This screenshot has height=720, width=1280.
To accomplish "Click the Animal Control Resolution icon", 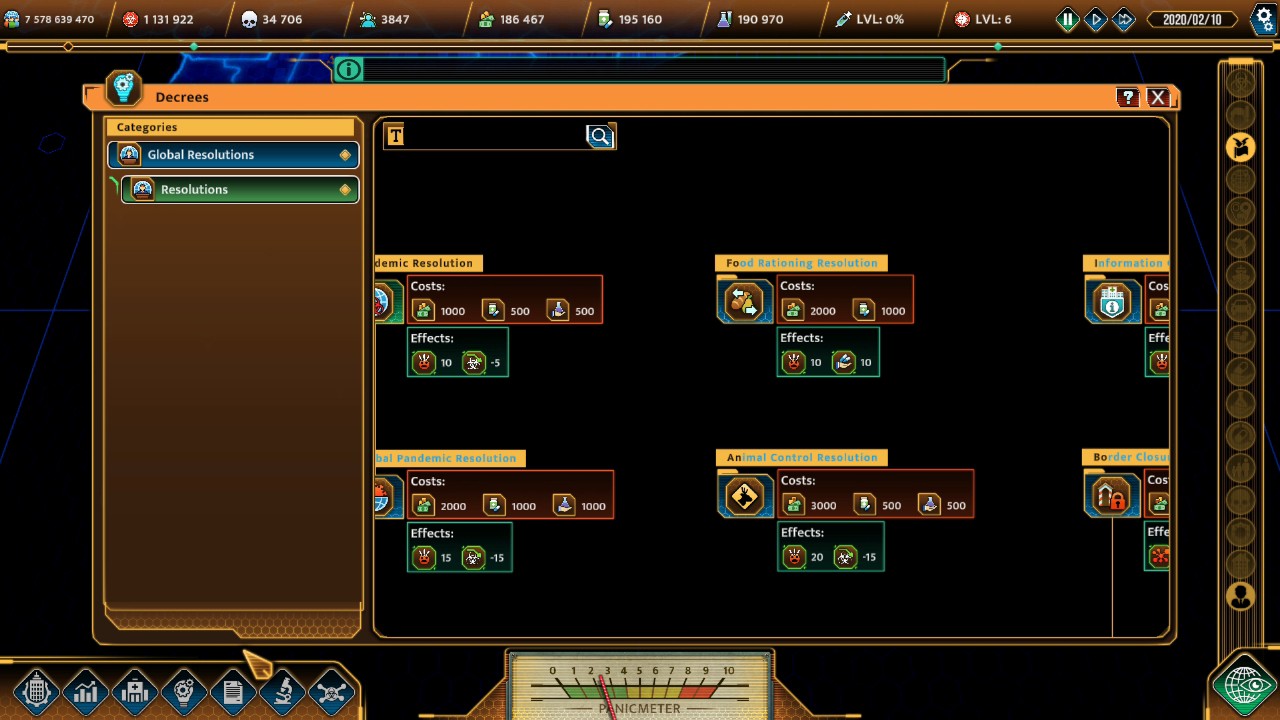I will 744,493.
